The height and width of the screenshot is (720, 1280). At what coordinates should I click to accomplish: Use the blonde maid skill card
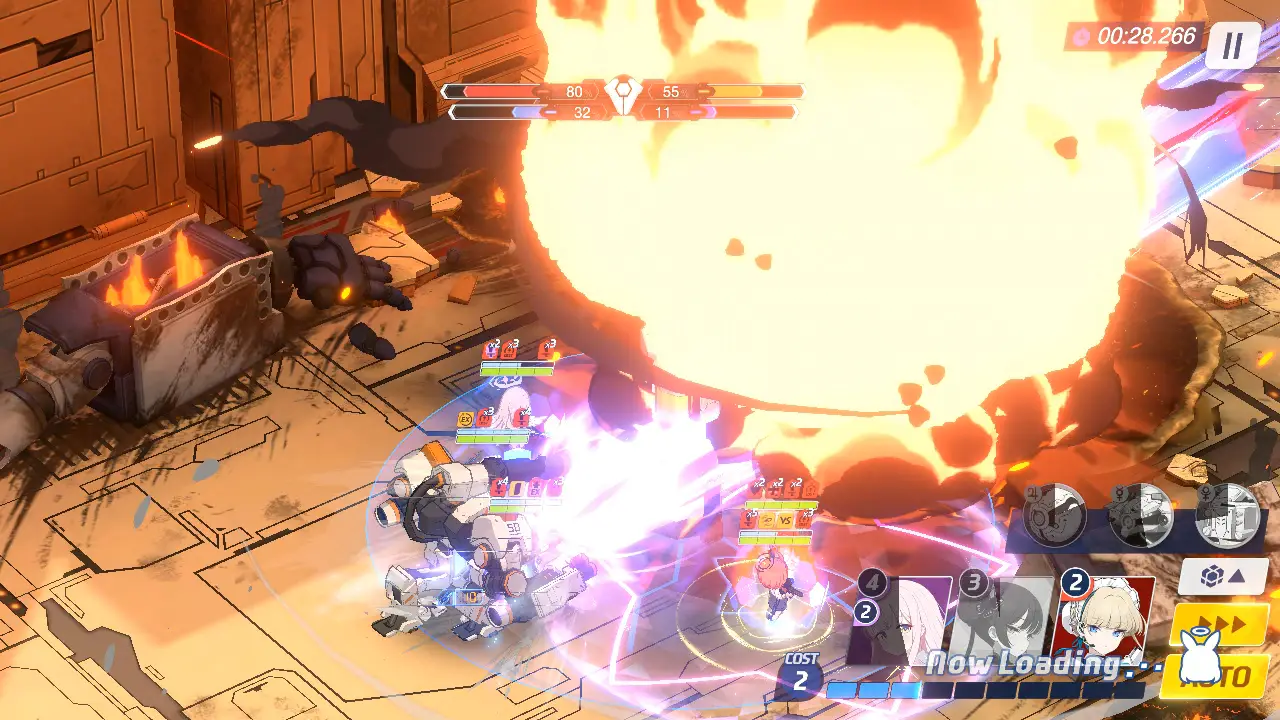coord(1107,618)
